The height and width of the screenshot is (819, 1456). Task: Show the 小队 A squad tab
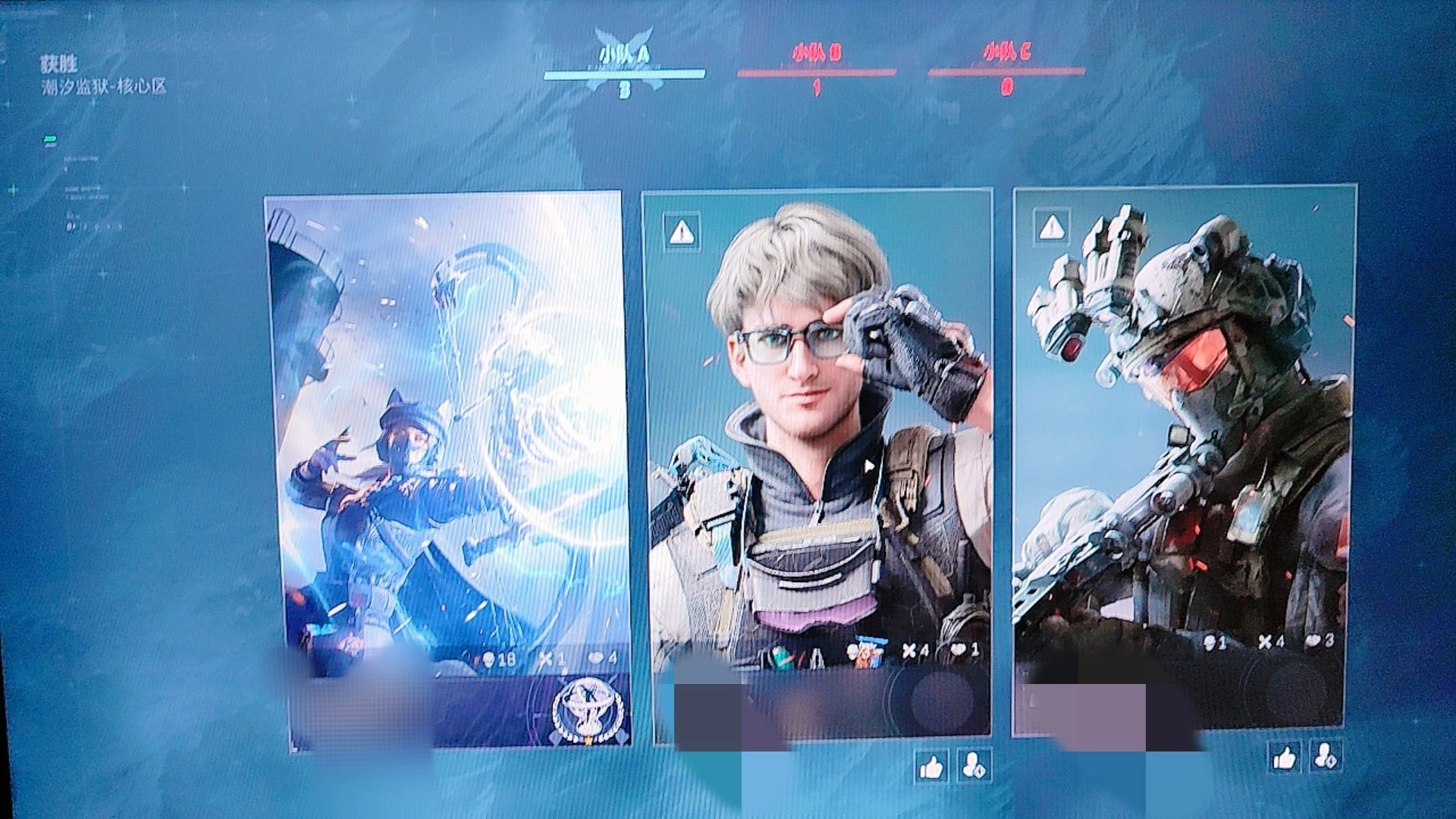tap(624, 65)
